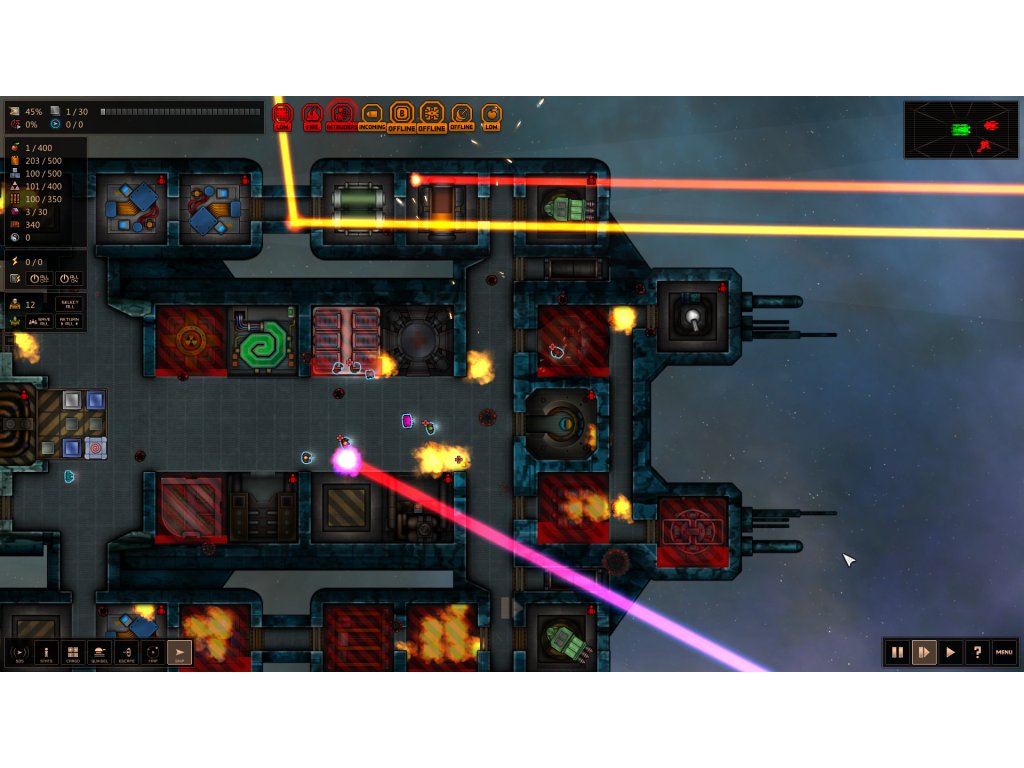This screenshot has width=1024, height=768.
Task: Click the Return All crew button
Action: 69,321
